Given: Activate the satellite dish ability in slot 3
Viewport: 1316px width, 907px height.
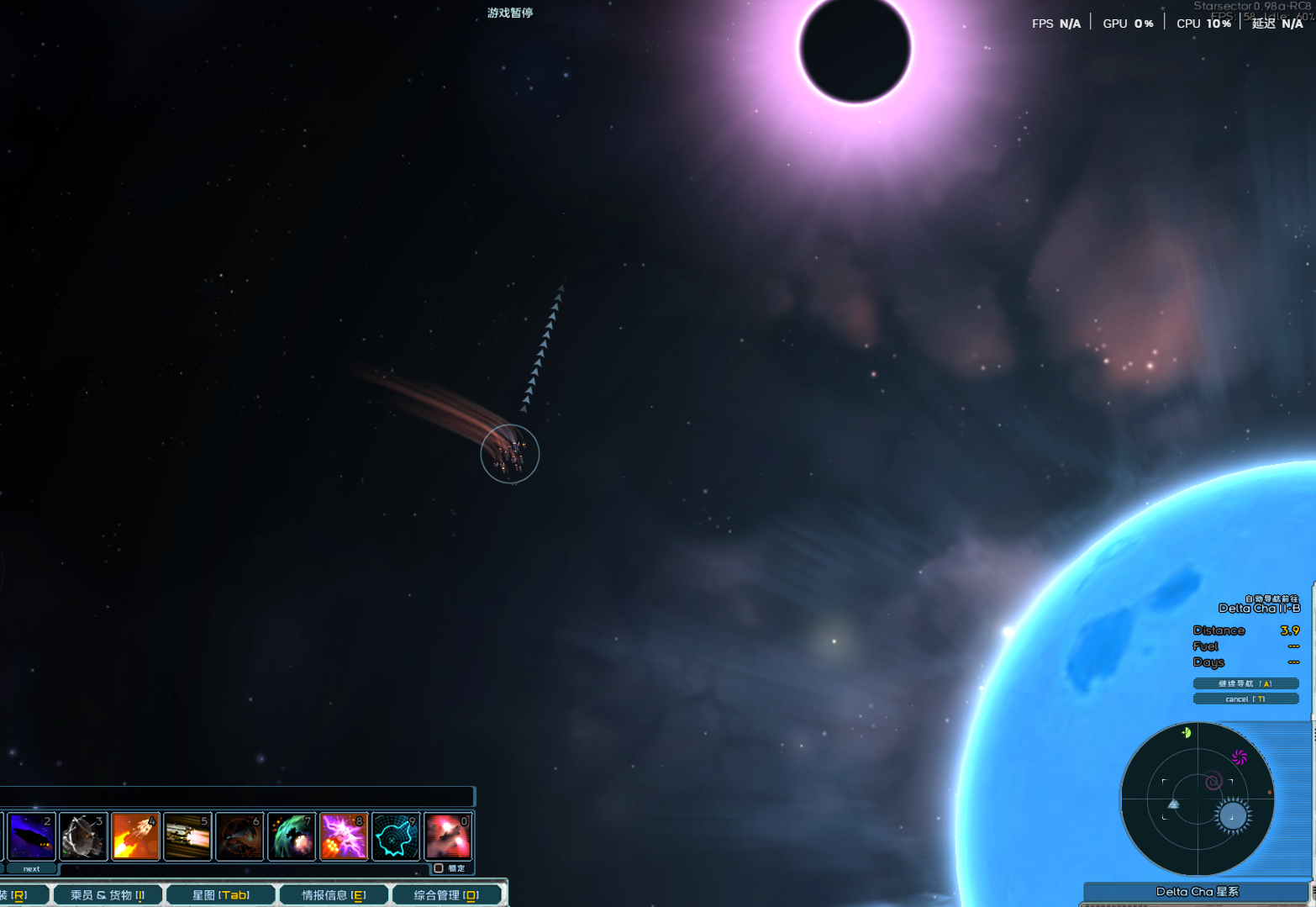Looking at the screenshot, I should [x=83, y=836].
